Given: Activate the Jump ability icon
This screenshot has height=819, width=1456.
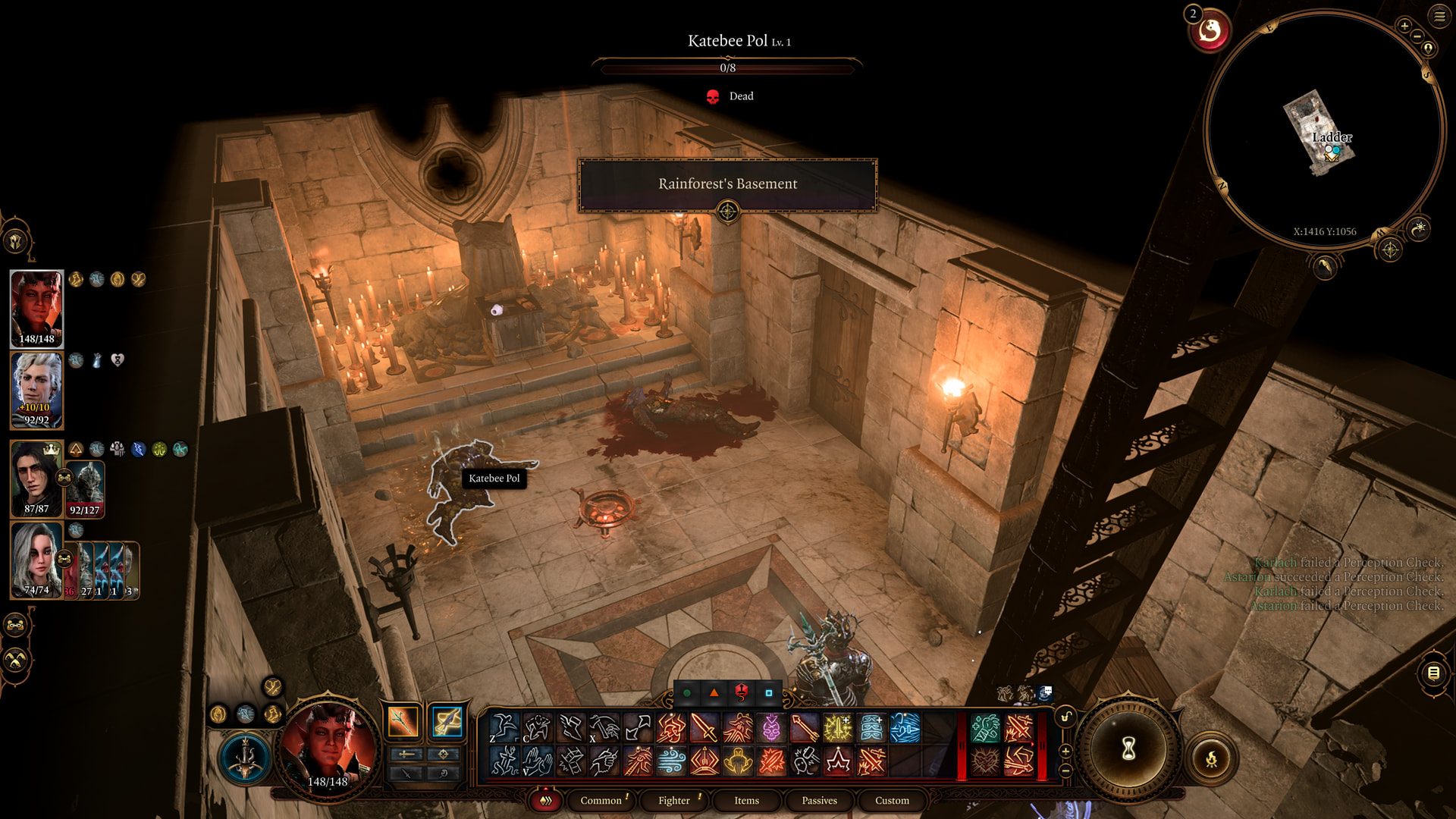Looking at the screenshot, I should click(504, 728).
